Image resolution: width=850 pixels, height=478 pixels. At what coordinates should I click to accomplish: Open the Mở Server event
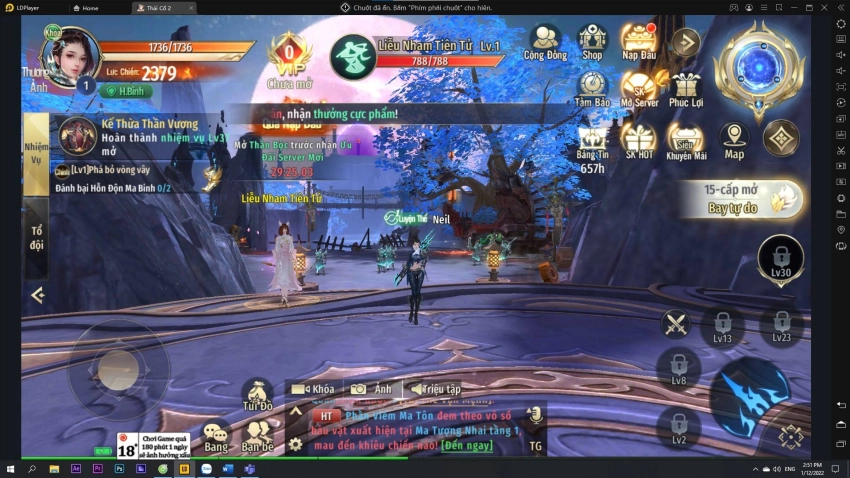[x=639, y=89]
